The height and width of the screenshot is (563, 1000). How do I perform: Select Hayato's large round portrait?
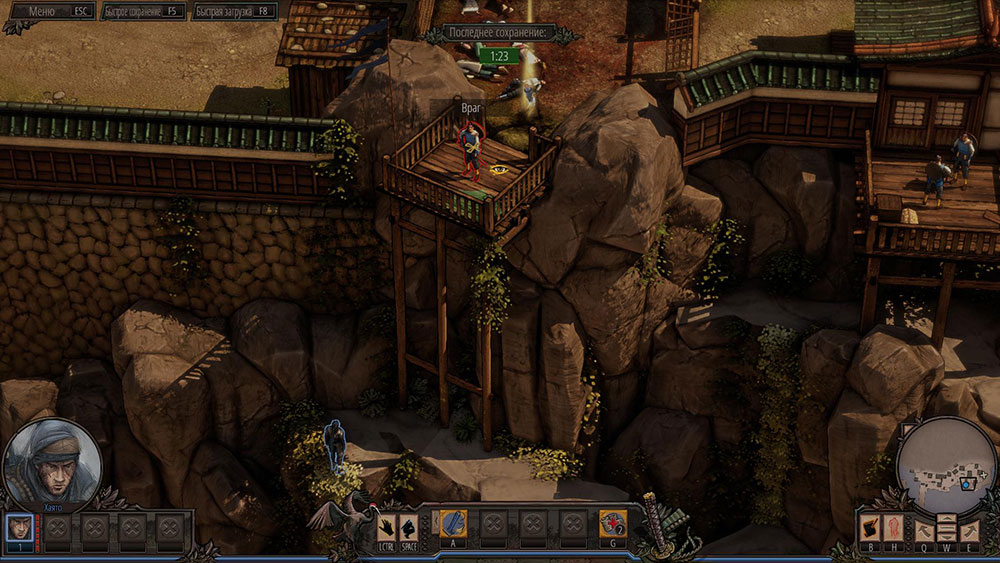point(53,464)
